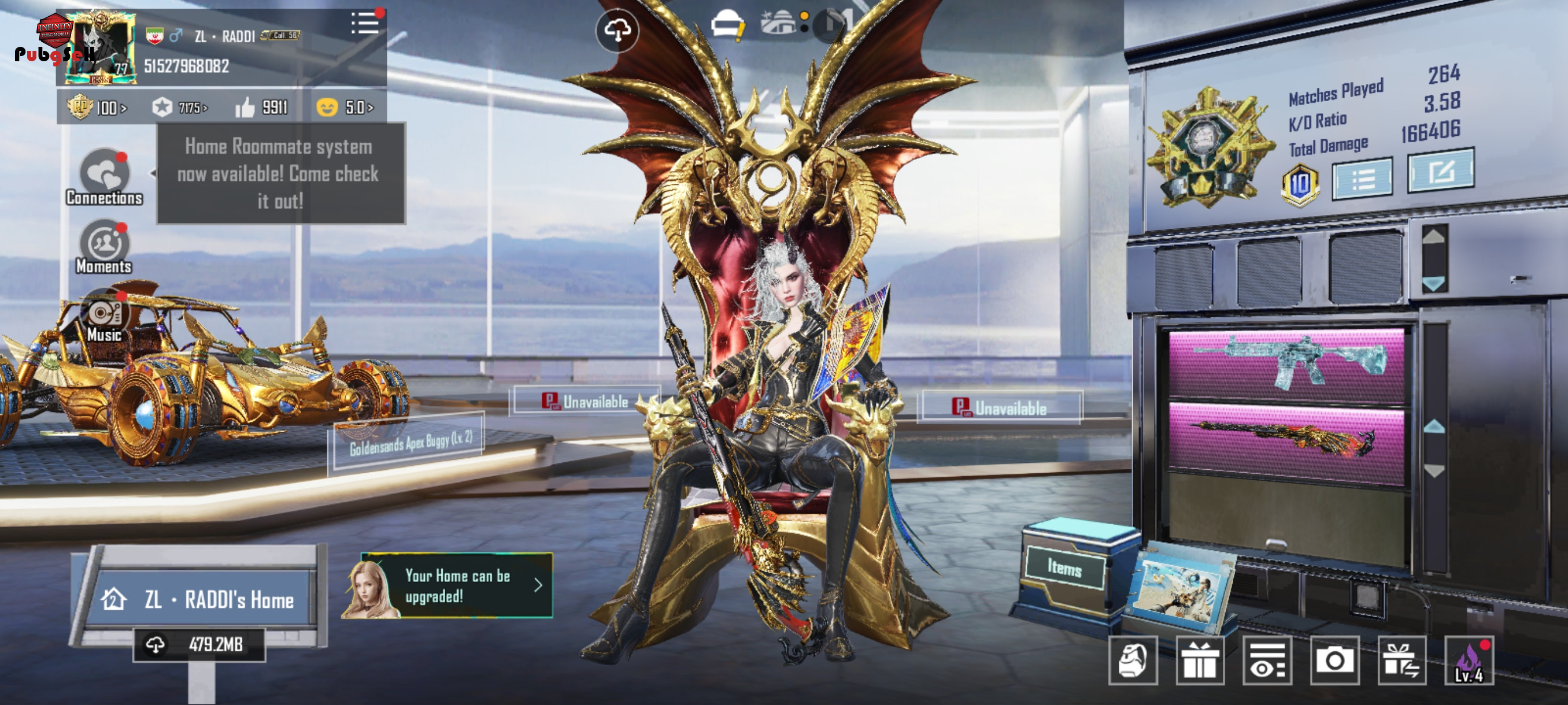Screen dimensions: 1568x705
Task: Open the gift box icon
Action: [x=1200, y=661]
